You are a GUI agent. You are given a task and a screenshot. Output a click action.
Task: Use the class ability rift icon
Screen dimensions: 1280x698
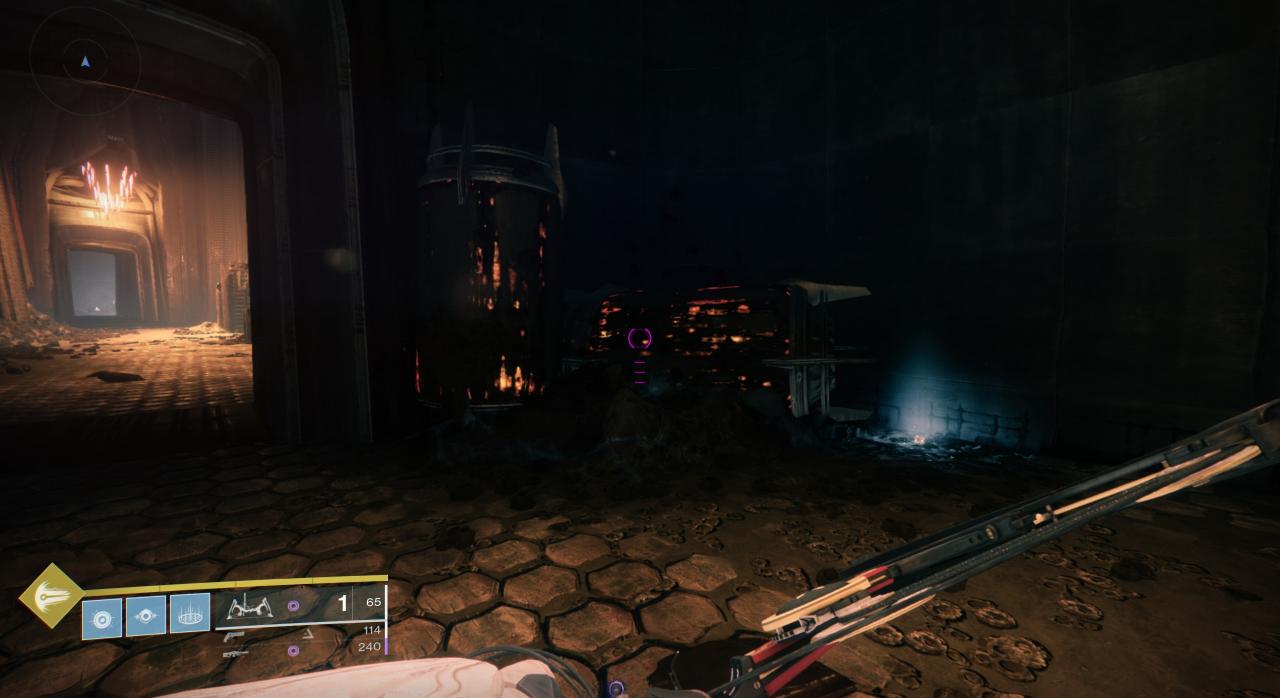coord(190,613)
